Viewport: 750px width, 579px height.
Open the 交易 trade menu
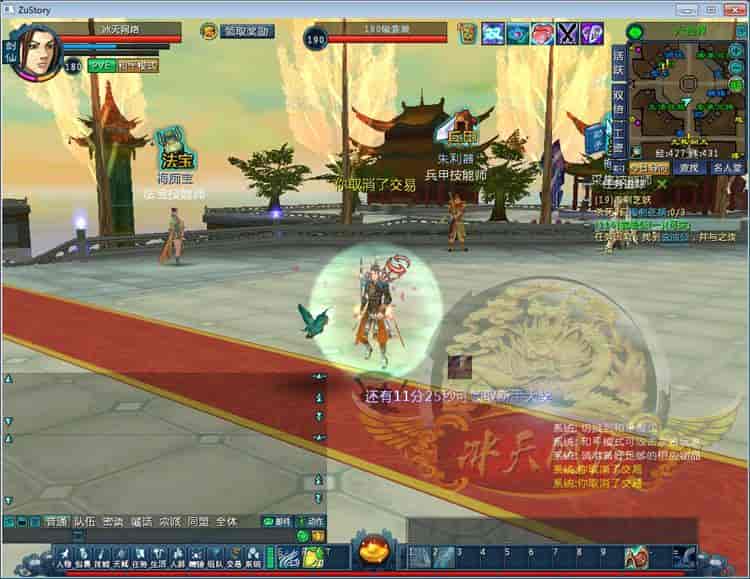[x=233, y=557]
